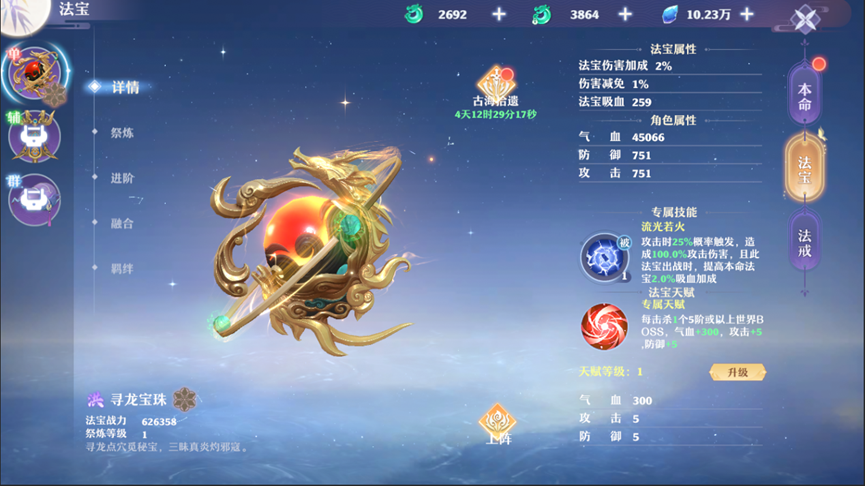Select the 法宝 tab on the right
This screenshot has width=865, height=486.
click(x=805, y=170)
